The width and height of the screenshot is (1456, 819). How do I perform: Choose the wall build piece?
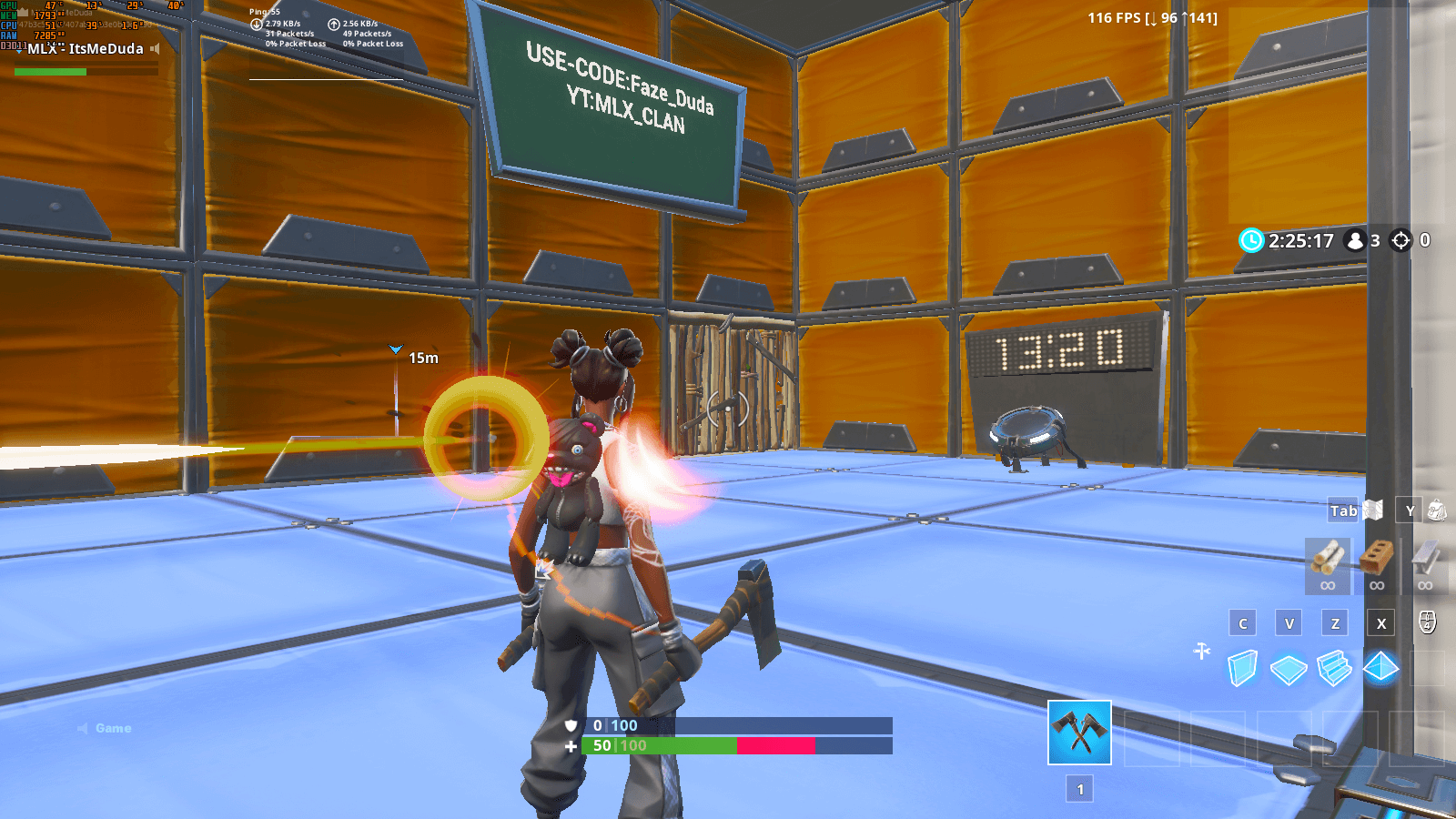click(1242, 667)
